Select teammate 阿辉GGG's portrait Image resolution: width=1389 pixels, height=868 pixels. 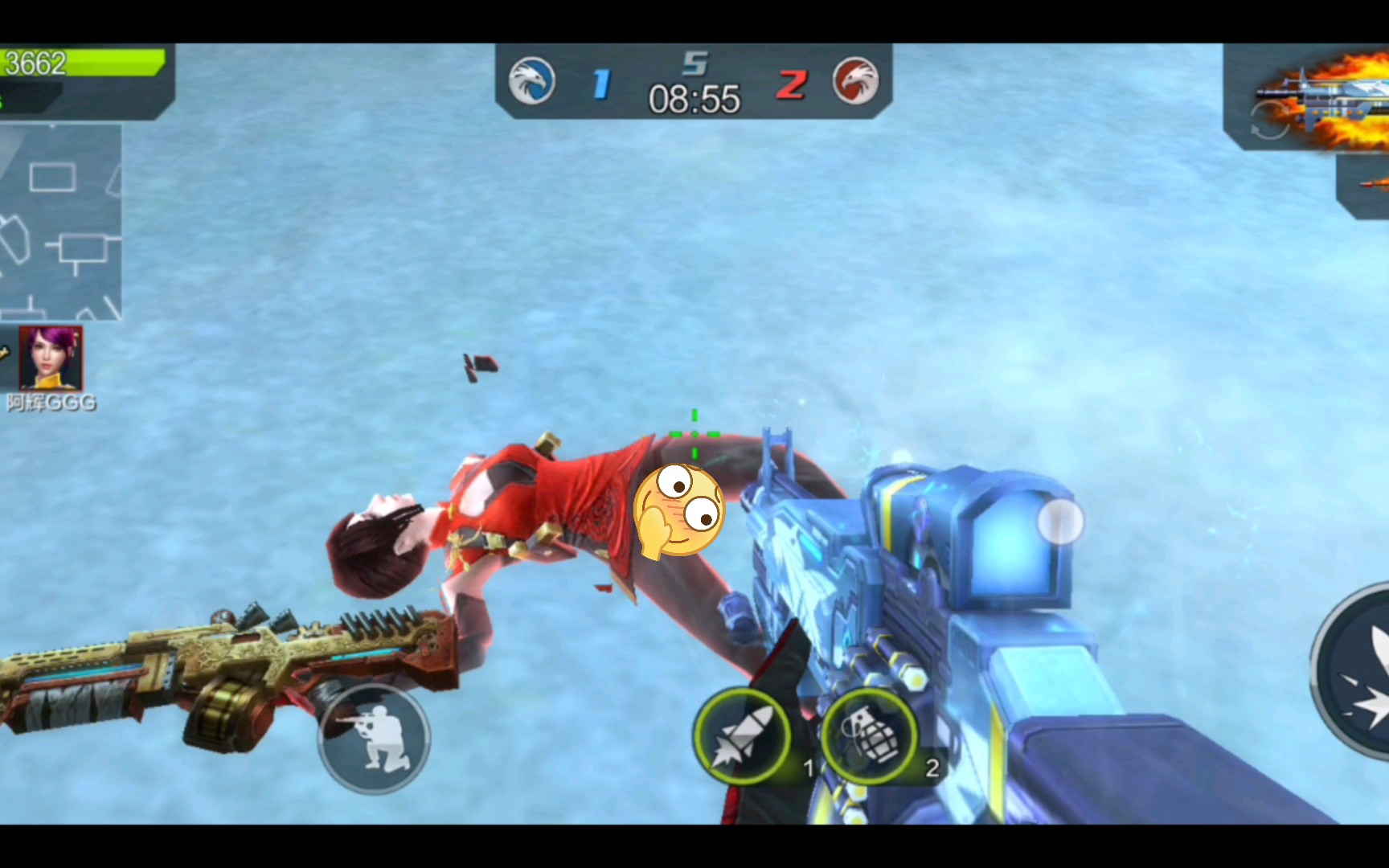51,358
